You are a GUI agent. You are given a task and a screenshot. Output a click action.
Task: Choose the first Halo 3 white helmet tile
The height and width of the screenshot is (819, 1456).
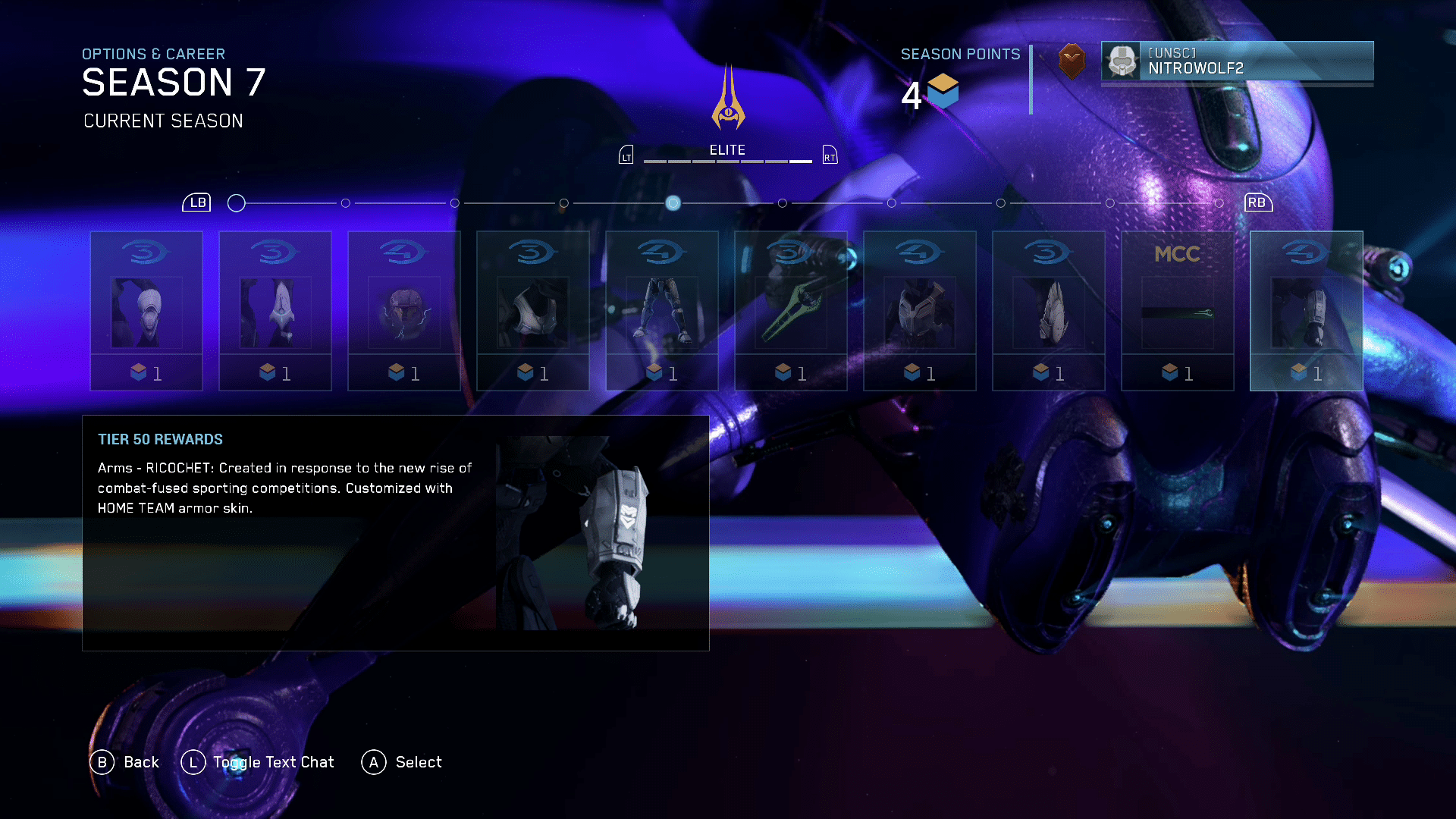click(146, 310)
